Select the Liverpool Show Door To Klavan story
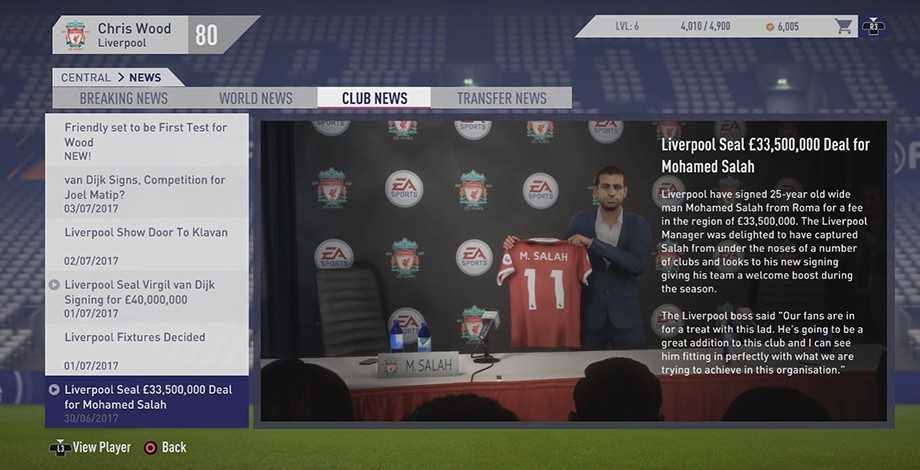Viewport: 920px width, 470px height. [146, 245]
